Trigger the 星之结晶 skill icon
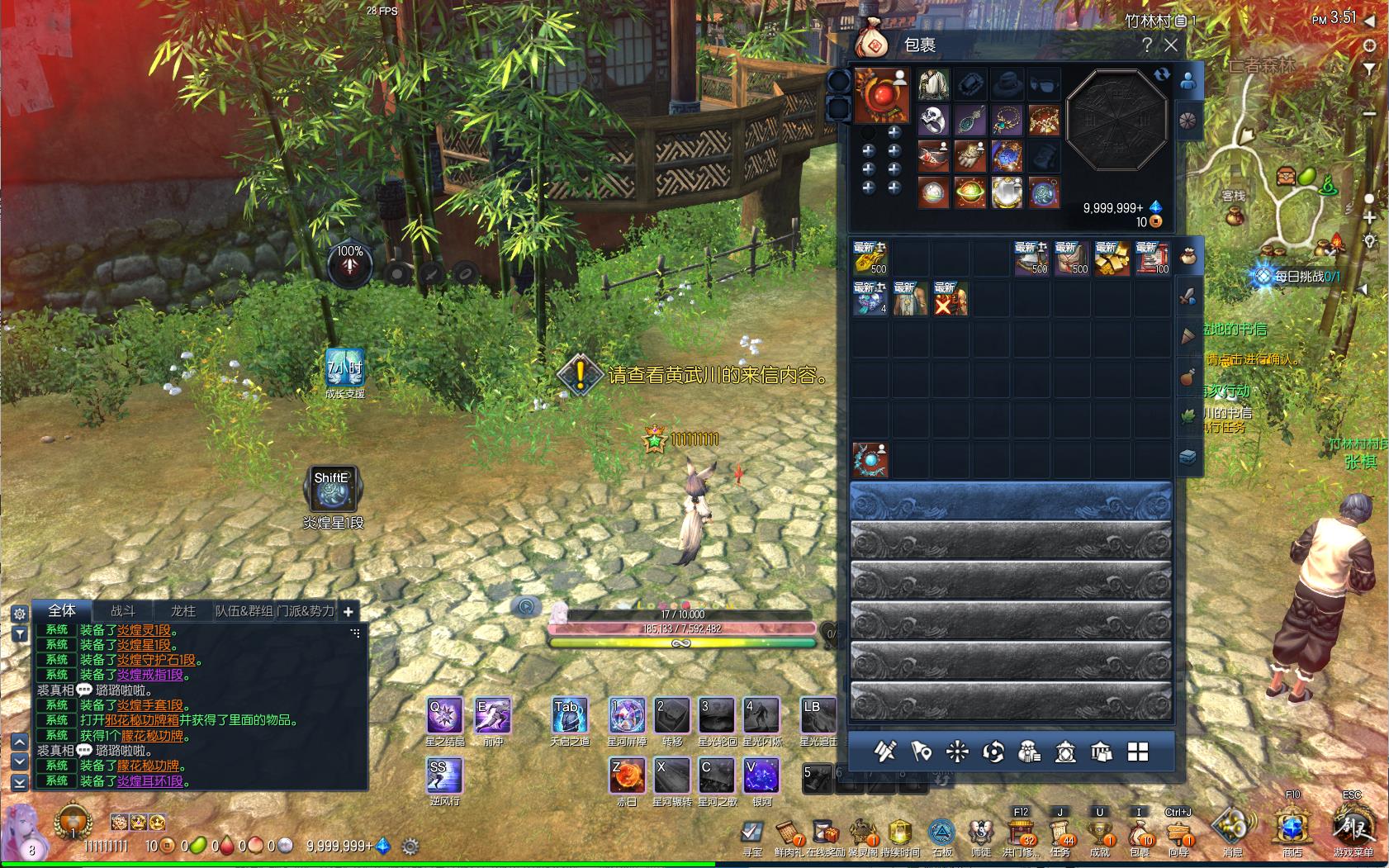 pos(445,716)
